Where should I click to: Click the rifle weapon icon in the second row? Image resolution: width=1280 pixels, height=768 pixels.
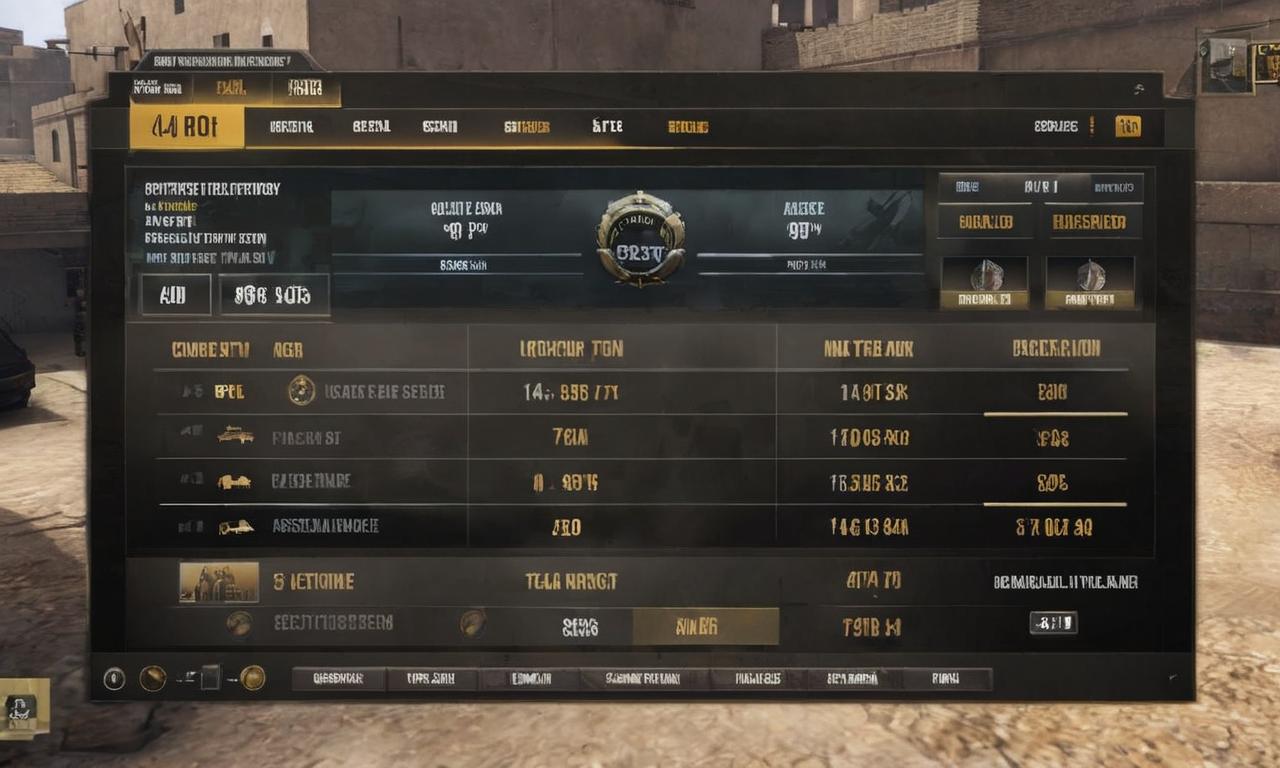[x=234, y=435]
